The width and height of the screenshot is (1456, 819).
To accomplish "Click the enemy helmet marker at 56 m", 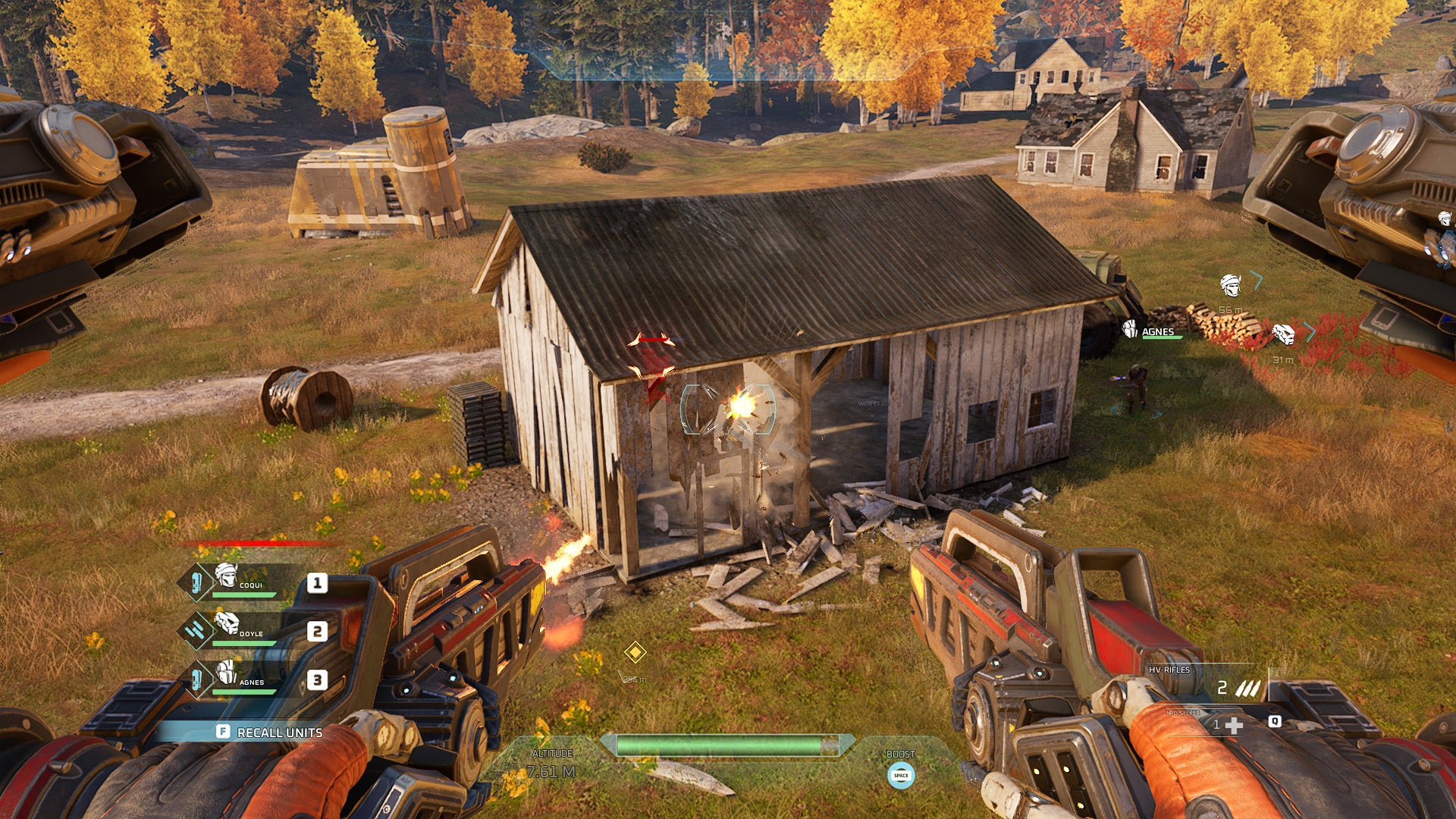I will pyautogui.click(x=1230, y=287).
